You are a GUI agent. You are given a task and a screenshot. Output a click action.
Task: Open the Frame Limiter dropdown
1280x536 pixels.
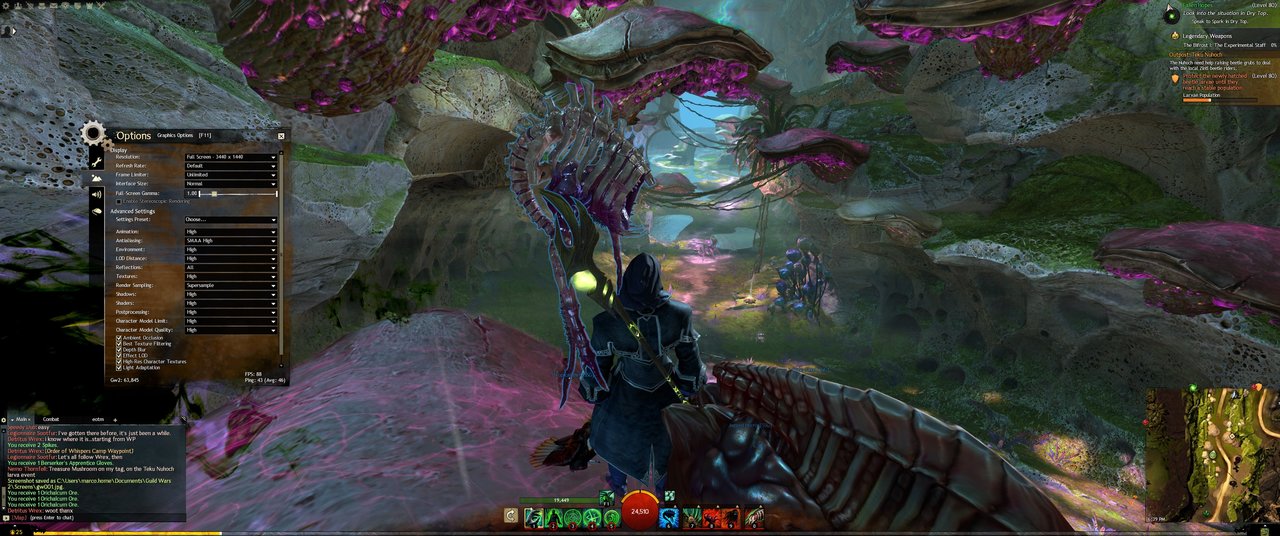[230, 175]
